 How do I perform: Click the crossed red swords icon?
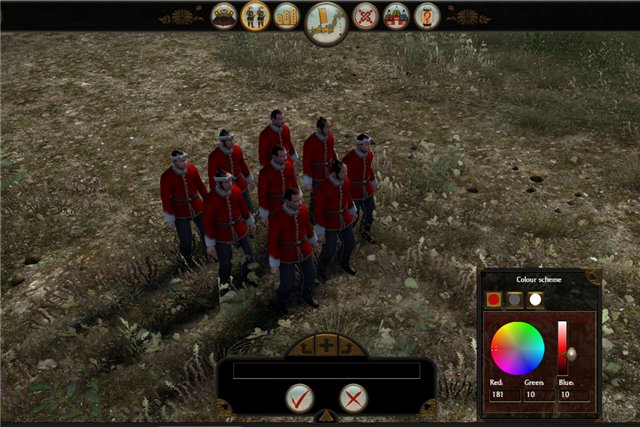[x=366, y=16]
